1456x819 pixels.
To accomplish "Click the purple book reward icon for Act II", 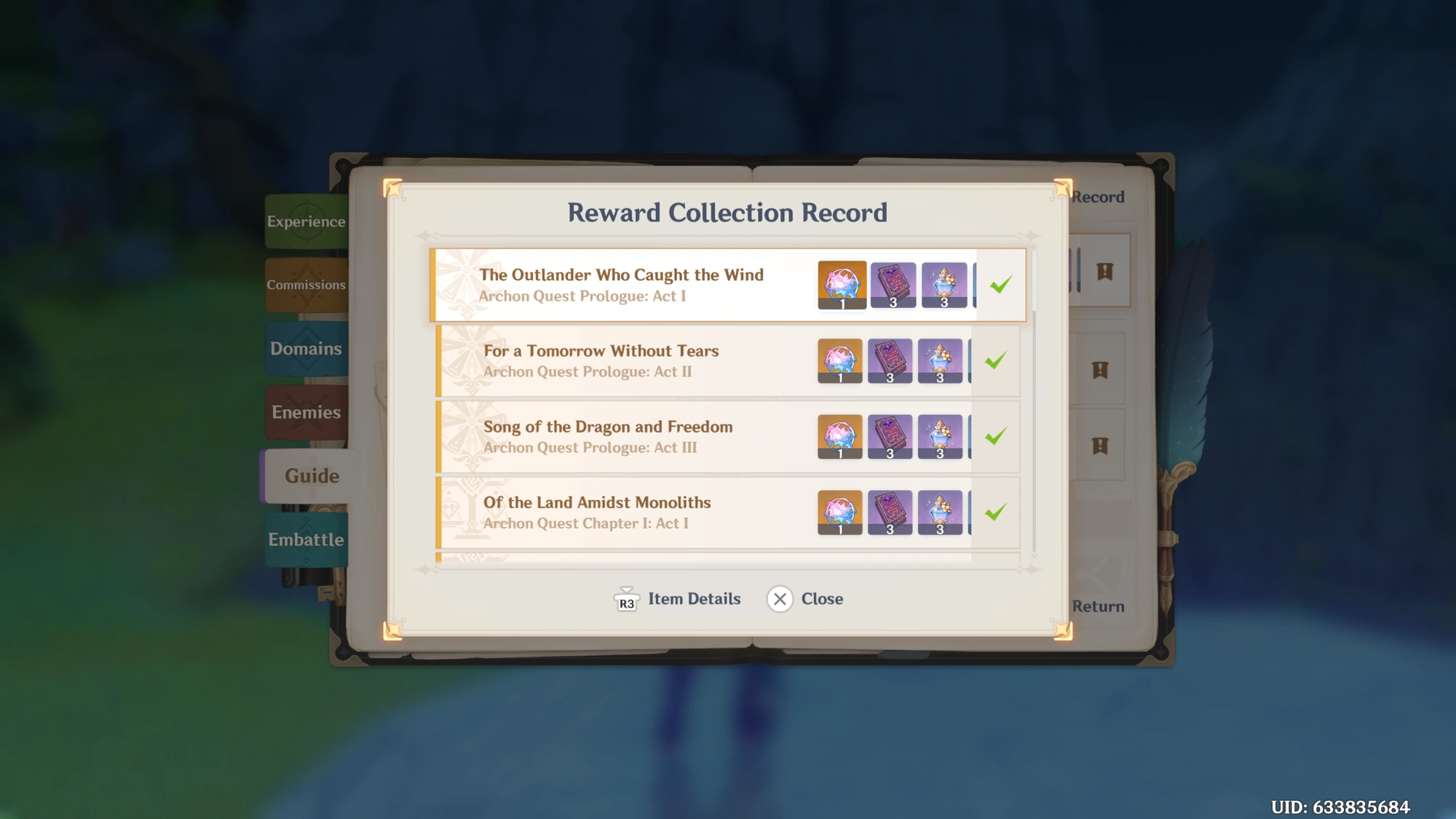I will [x=891, y=362].
